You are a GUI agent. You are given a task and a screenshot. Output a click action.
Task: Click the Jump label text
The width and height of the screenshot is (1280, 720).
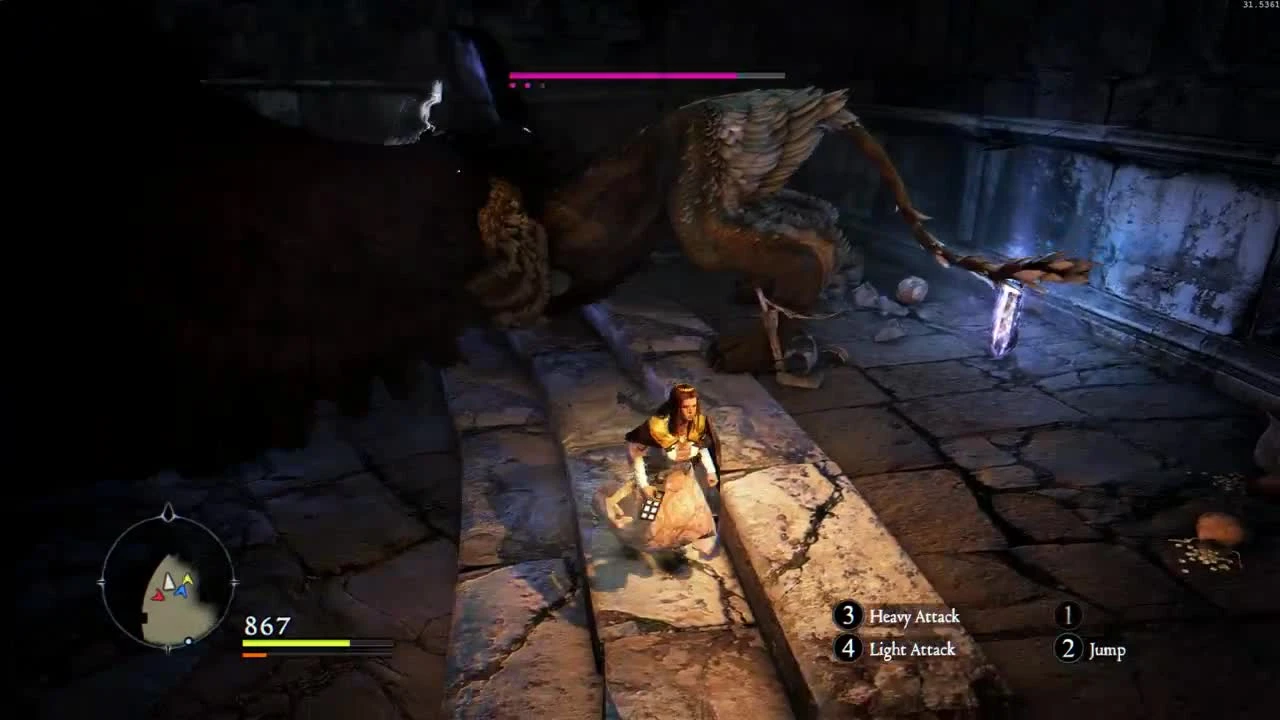1106,649
